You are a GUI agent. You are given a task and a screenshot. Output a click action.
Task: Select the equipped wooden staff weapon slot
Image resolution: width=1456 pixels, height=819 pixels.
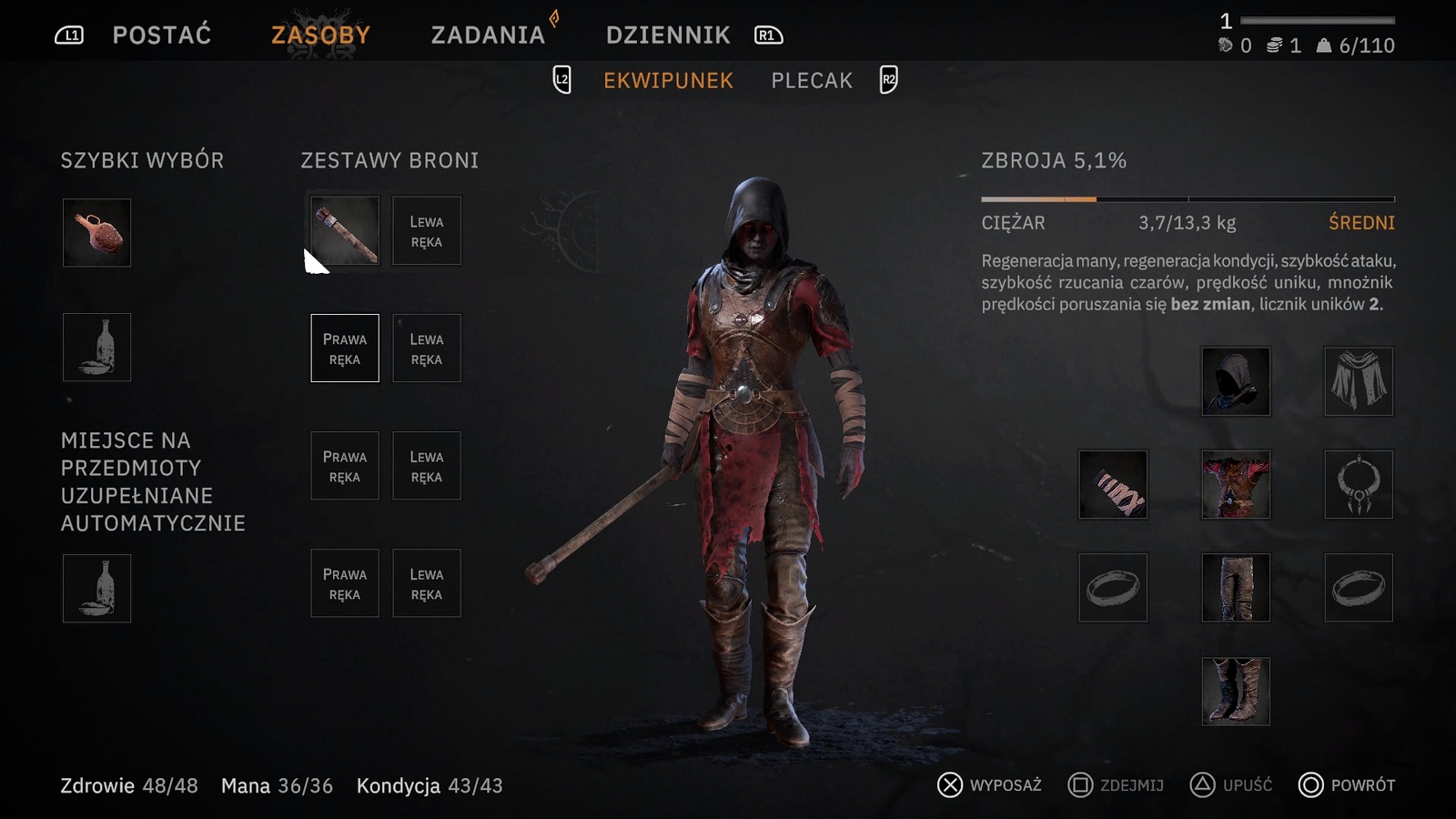(x=345, y=231)
